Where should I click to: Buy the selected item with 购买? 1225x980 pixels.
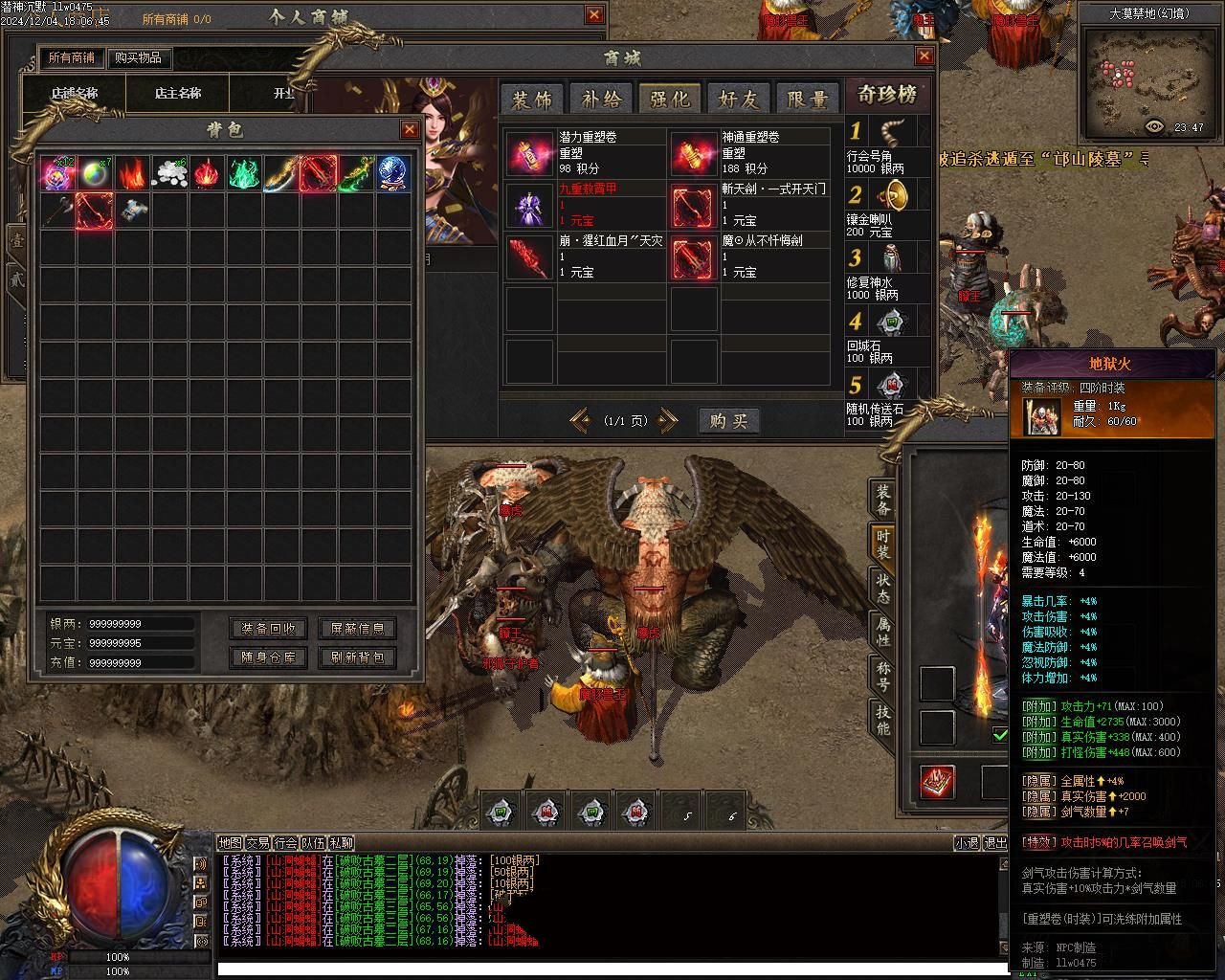(x=728, y=421)
